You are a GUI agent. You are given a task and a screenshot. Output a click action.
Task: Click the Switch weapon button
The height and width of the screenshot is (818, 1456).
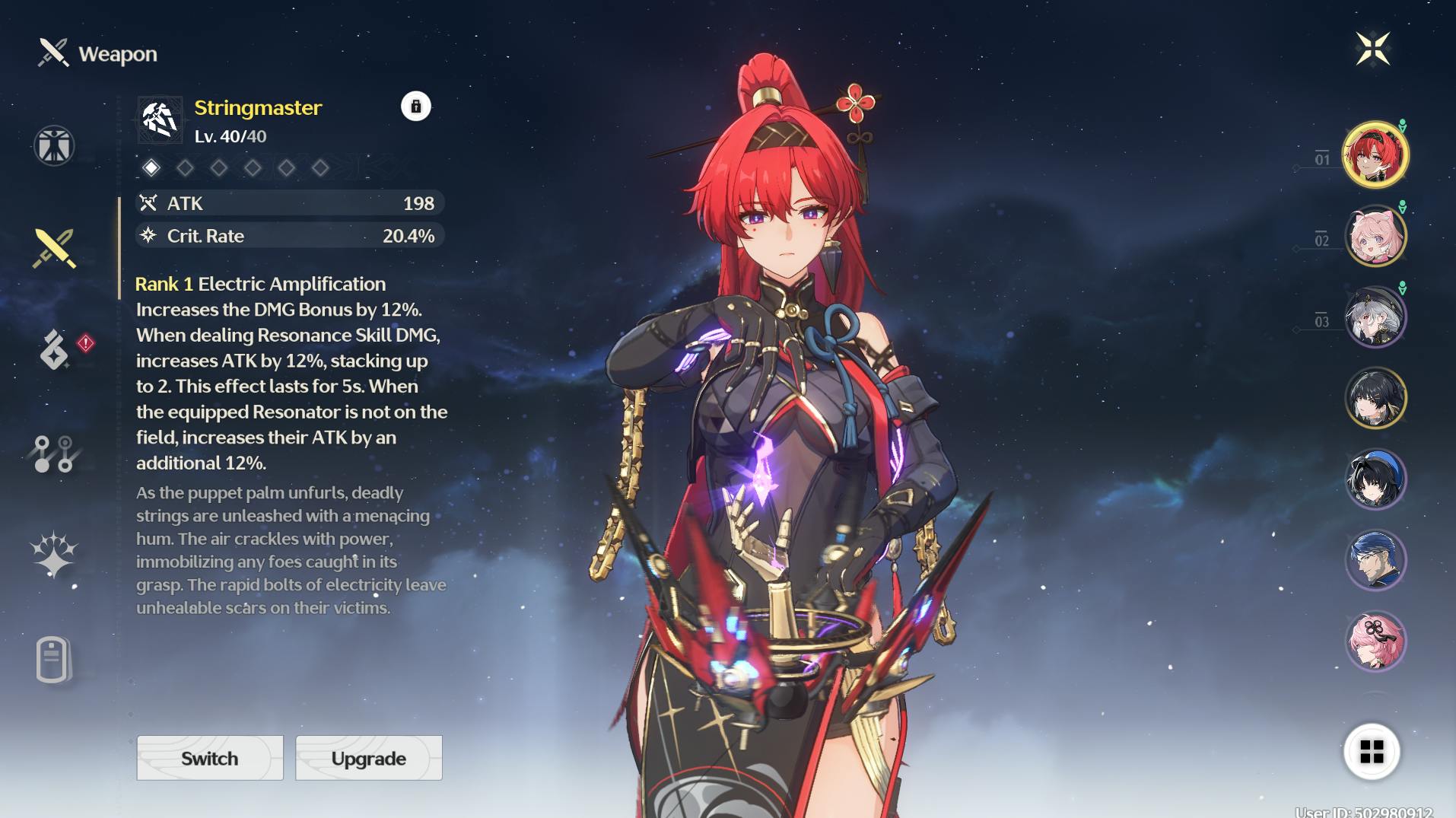tap(209, 758)
